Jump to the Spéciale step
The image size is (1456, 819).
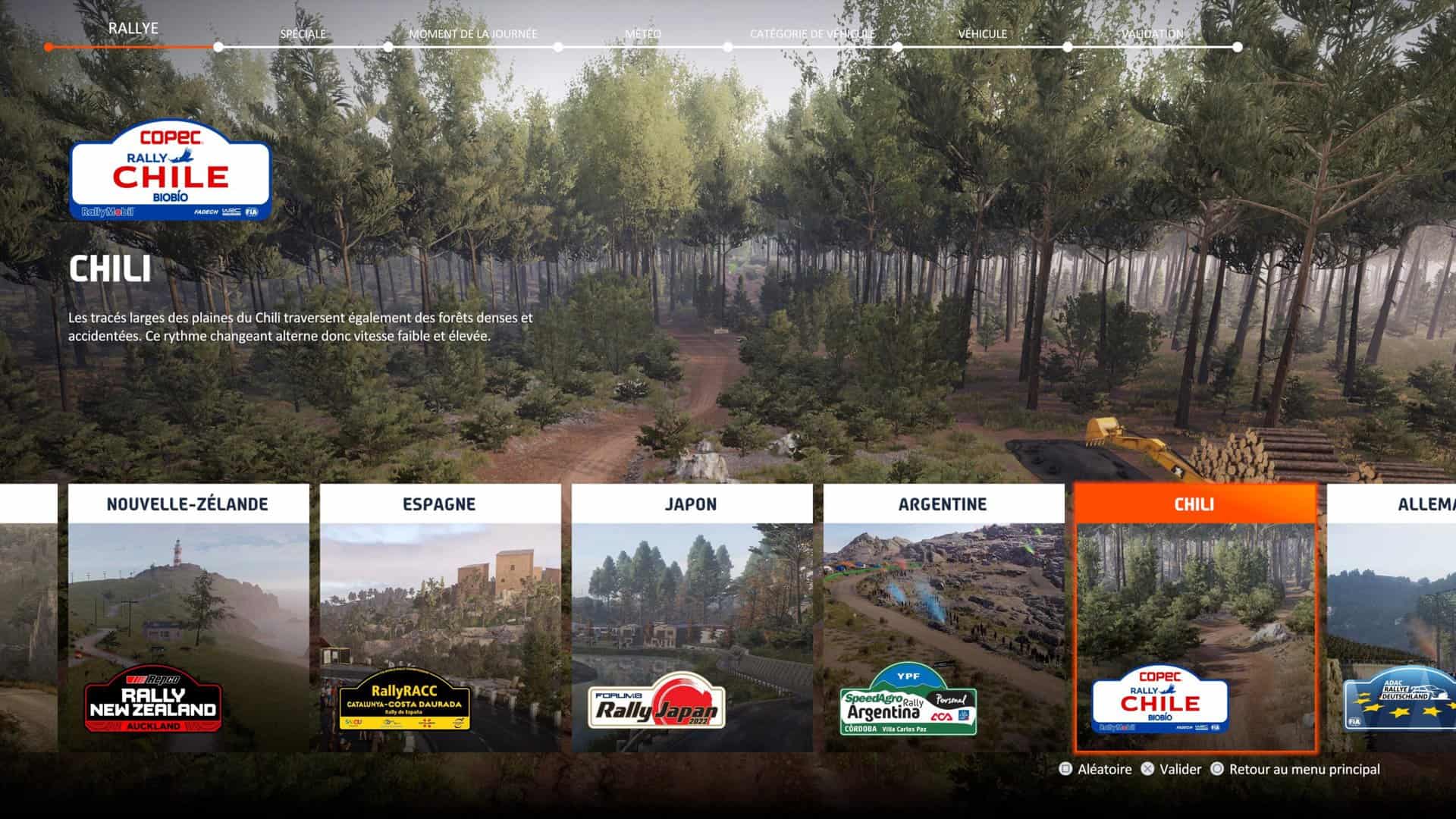coord(303,34)
